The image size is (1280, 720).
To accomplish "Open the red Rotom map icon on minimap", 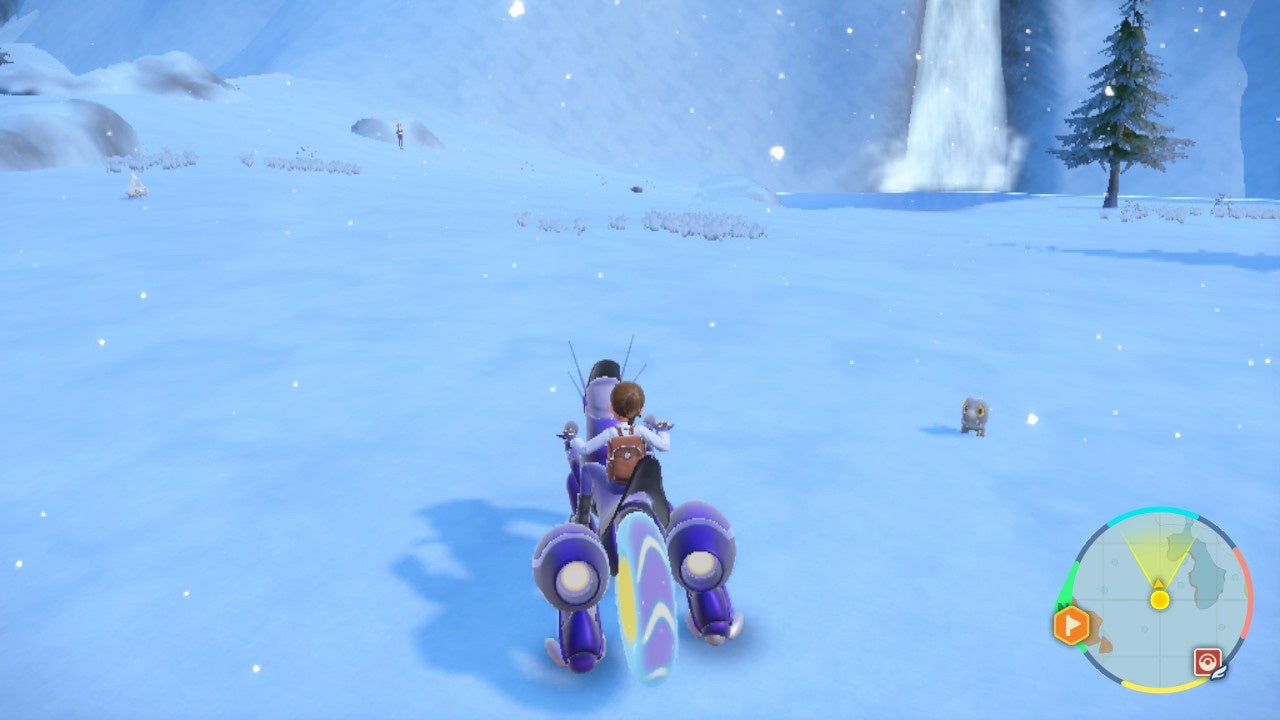I will 1206,659.
